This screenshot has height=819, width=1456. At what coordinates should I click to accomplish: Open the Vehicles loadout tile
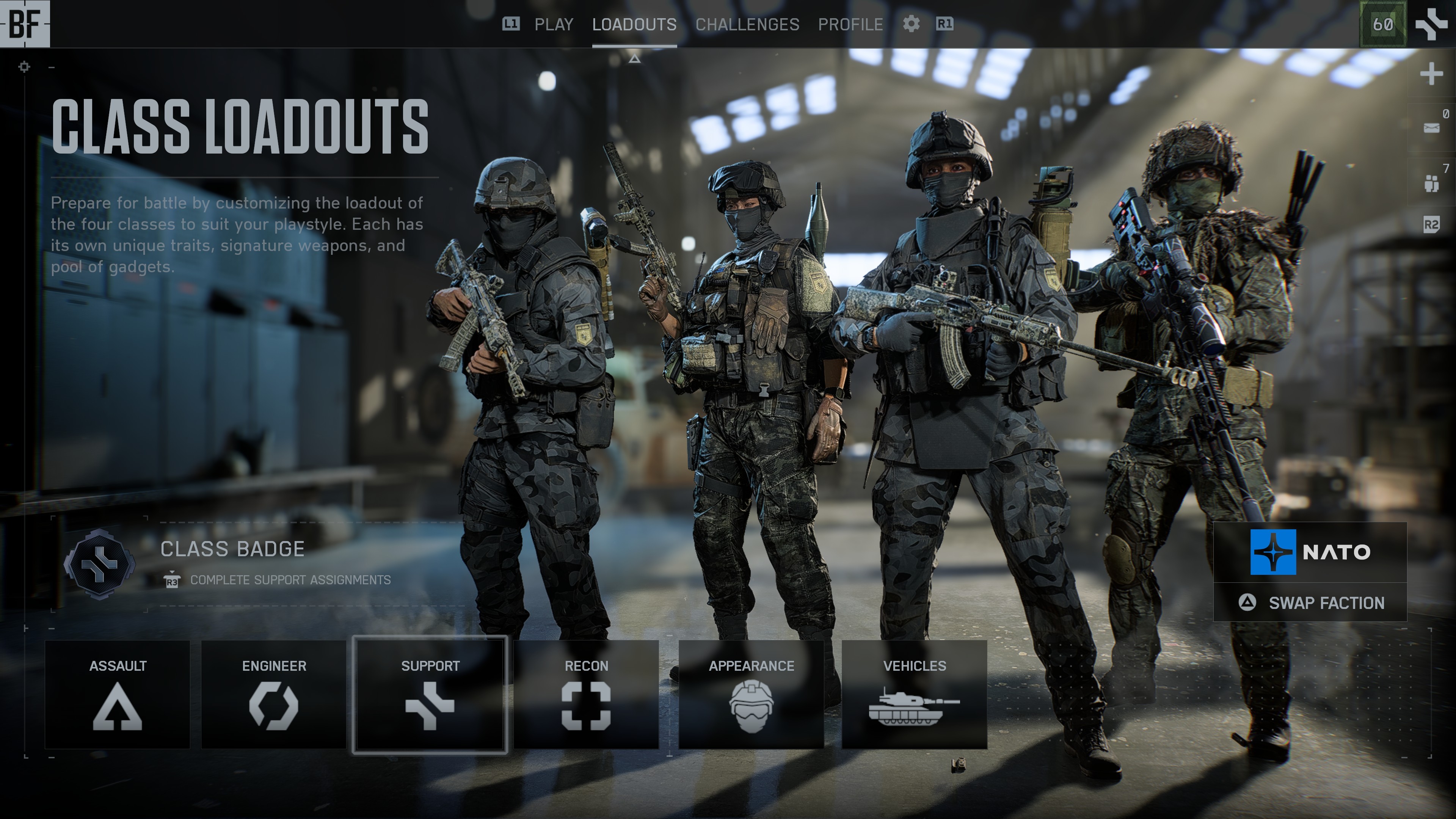coord(914,694)
